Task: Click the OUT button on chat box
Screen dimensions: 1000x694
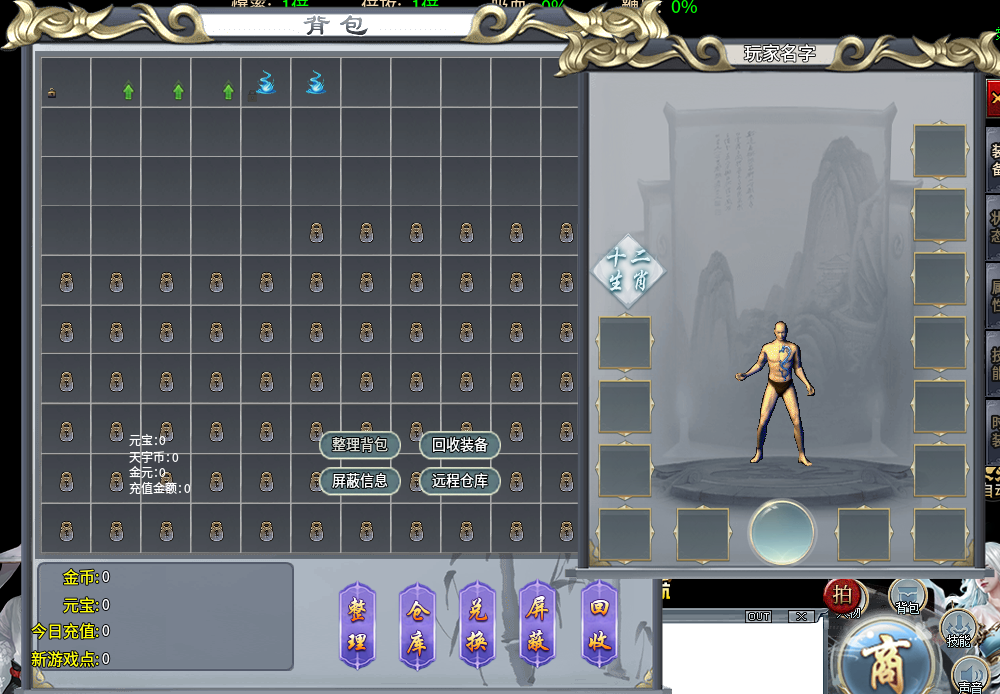Action: [x=759, y=617]
